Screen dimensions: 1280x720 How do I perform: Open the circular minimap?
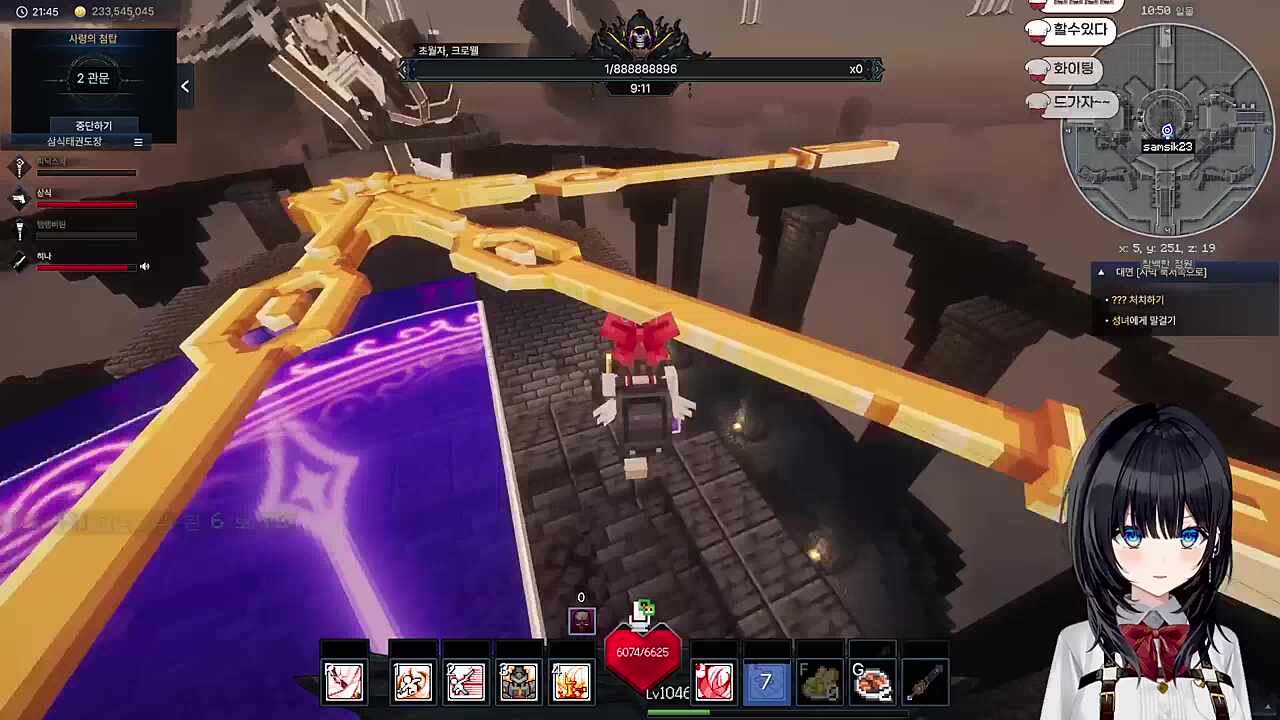1166,130
